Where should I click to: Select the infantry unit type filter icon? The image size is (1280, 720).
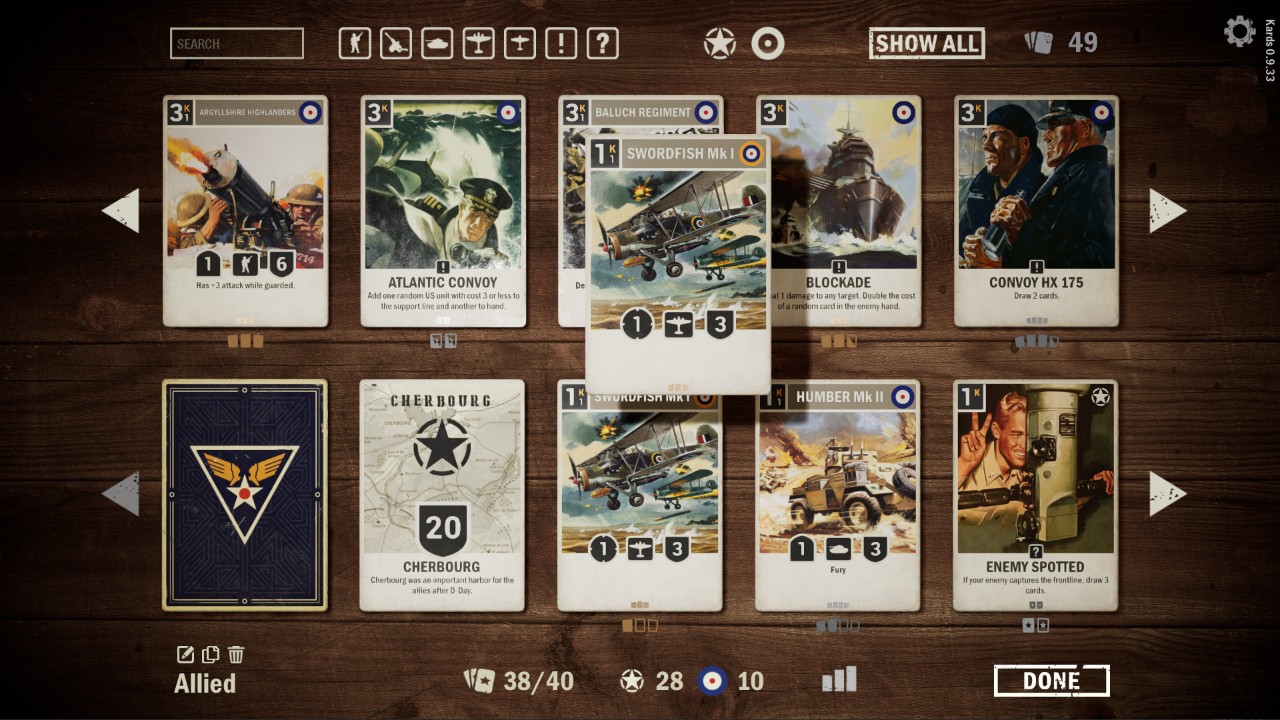pyautogui.click(x=355, y=43)
